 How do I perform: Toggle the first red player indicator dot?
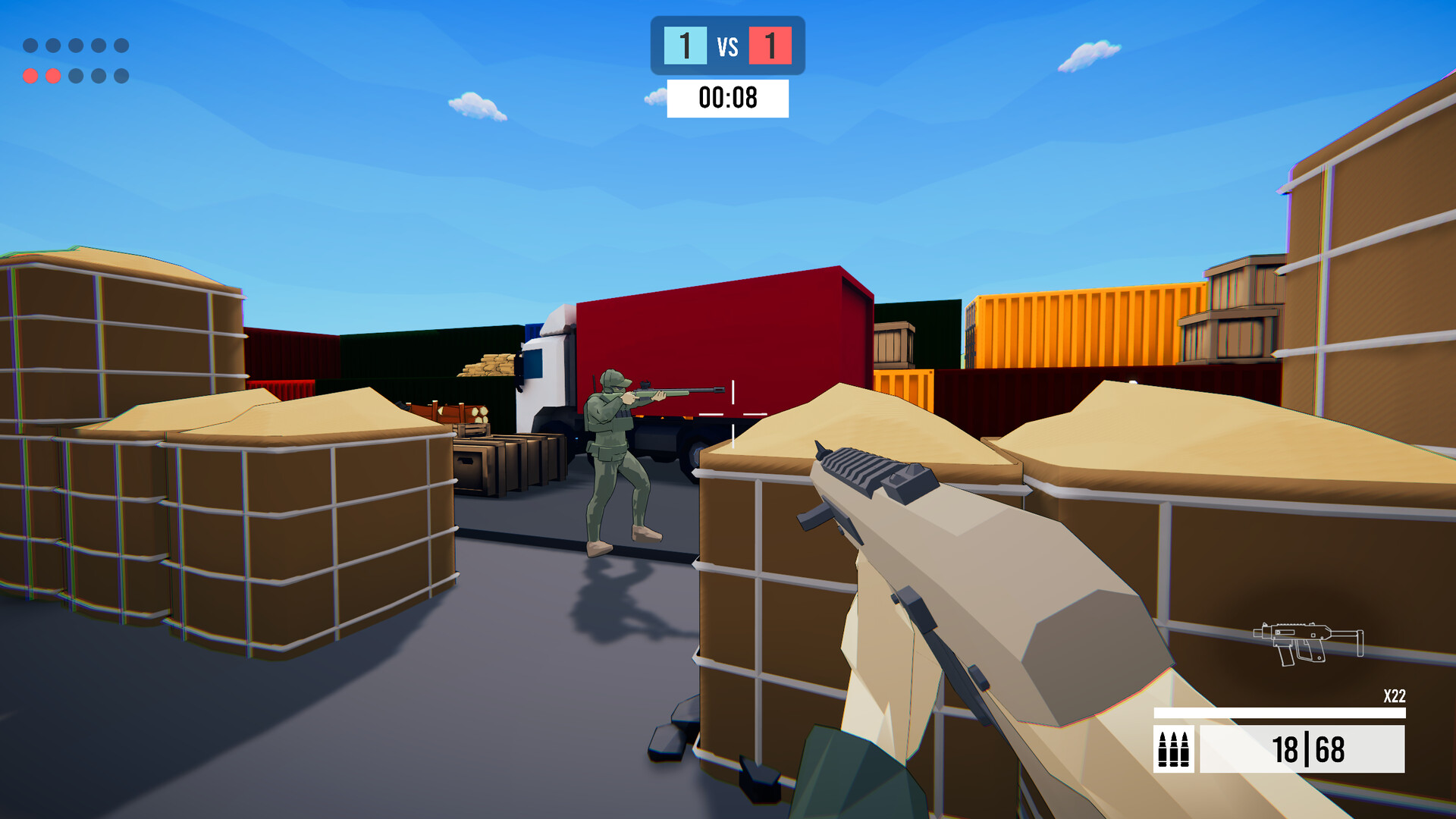tap(31, 74)
